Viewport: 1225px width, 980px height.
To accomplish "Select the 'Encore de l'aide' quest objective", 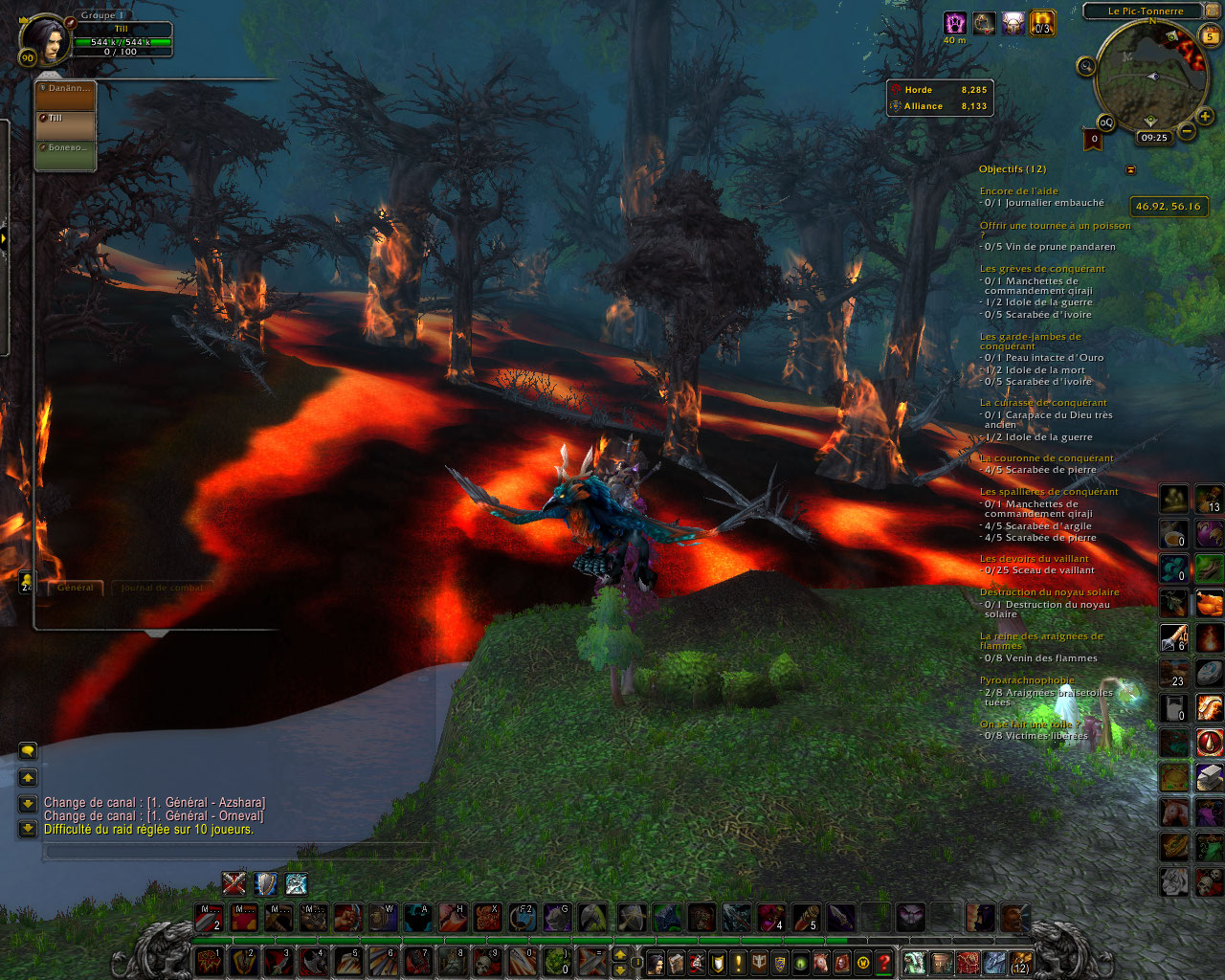I will coord(1018,191).
